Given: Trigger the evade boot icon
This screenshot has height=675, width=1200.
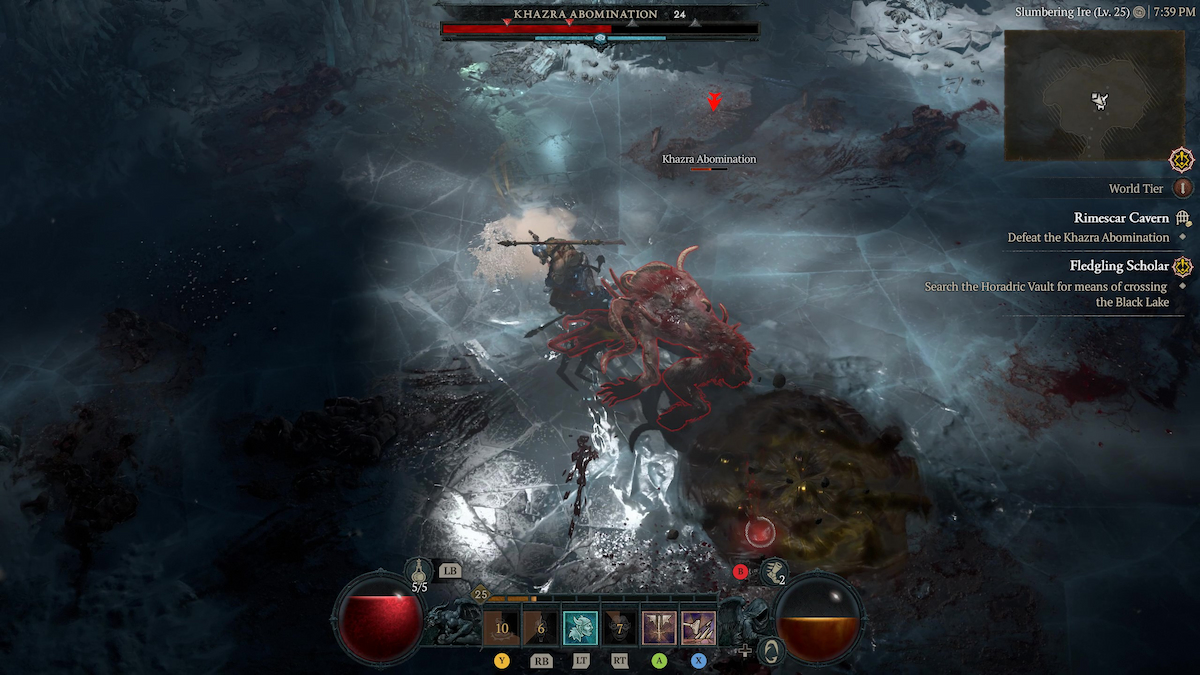Looking at the screenshot, I should [774, 571].
